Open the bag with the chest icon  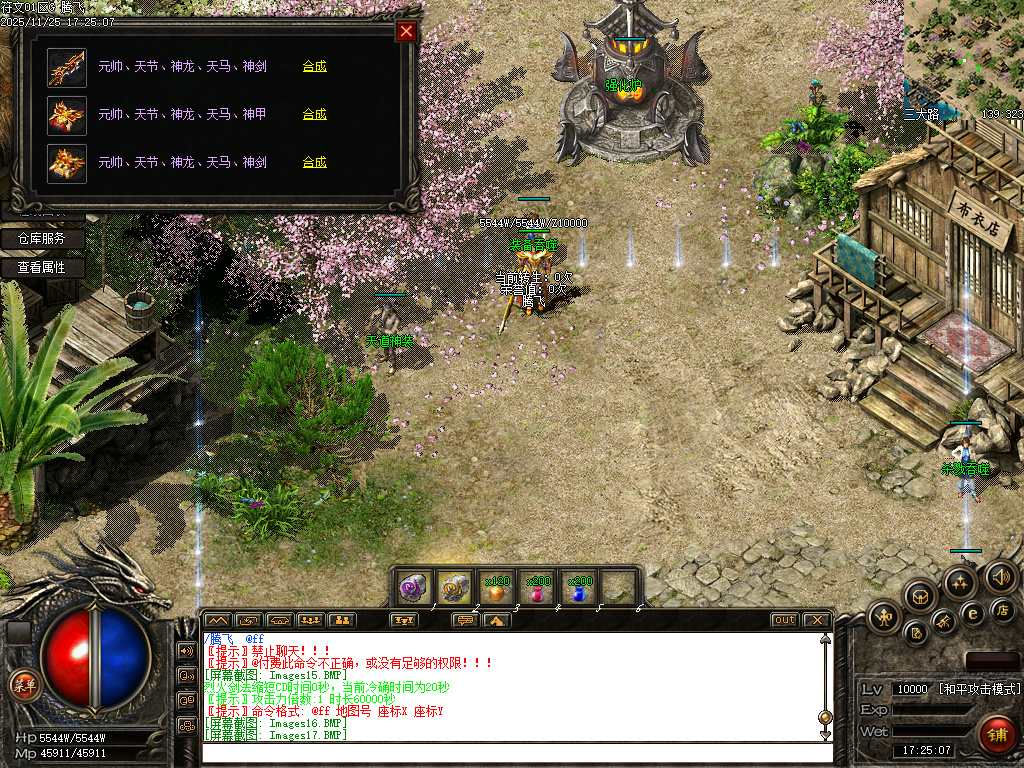click(x=921, y=597)
